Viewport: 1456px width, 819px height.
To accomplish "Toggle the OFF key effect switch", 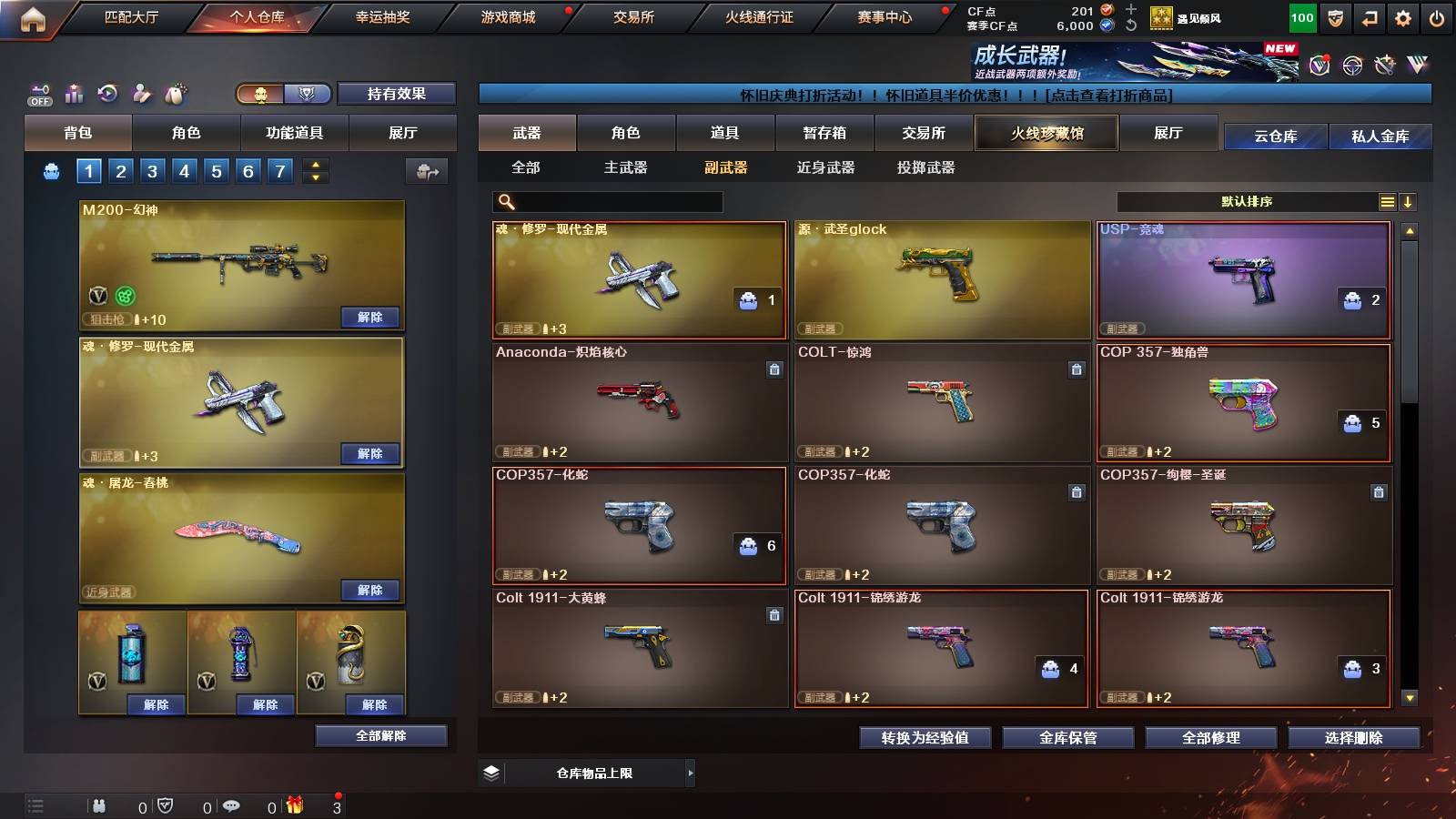I will tap(38, 94).
